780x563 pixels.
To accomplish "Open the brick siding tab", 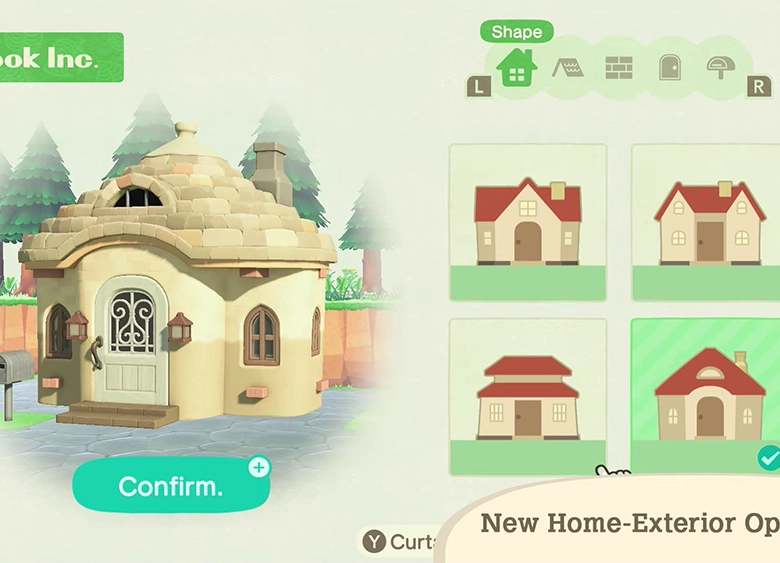I will pos(619,68).
